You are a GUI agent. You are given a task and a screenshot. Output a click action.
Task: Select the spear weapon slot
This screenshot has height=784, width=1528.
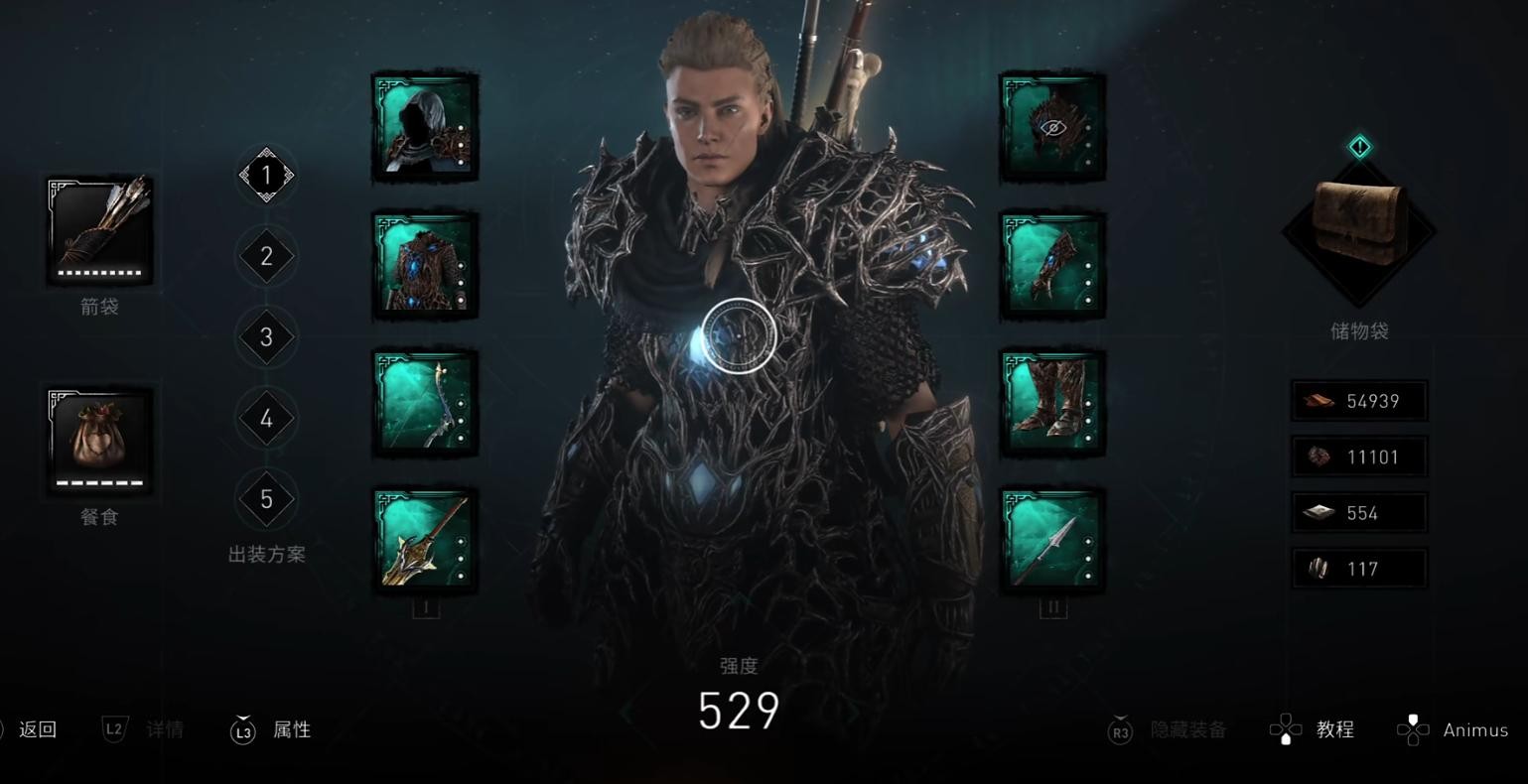pyautogui.click(x=1052, y=541)
